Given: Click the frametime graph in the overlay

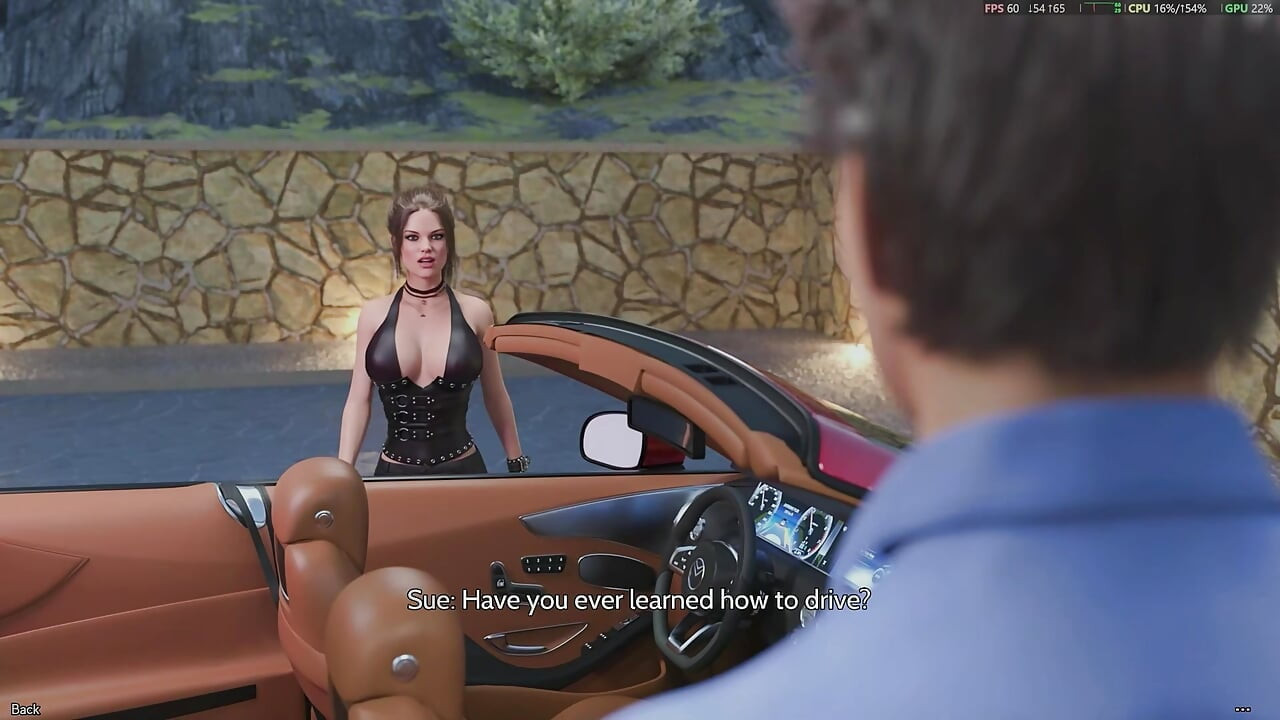Looking at the screenshot, I should click(1100, 9).
